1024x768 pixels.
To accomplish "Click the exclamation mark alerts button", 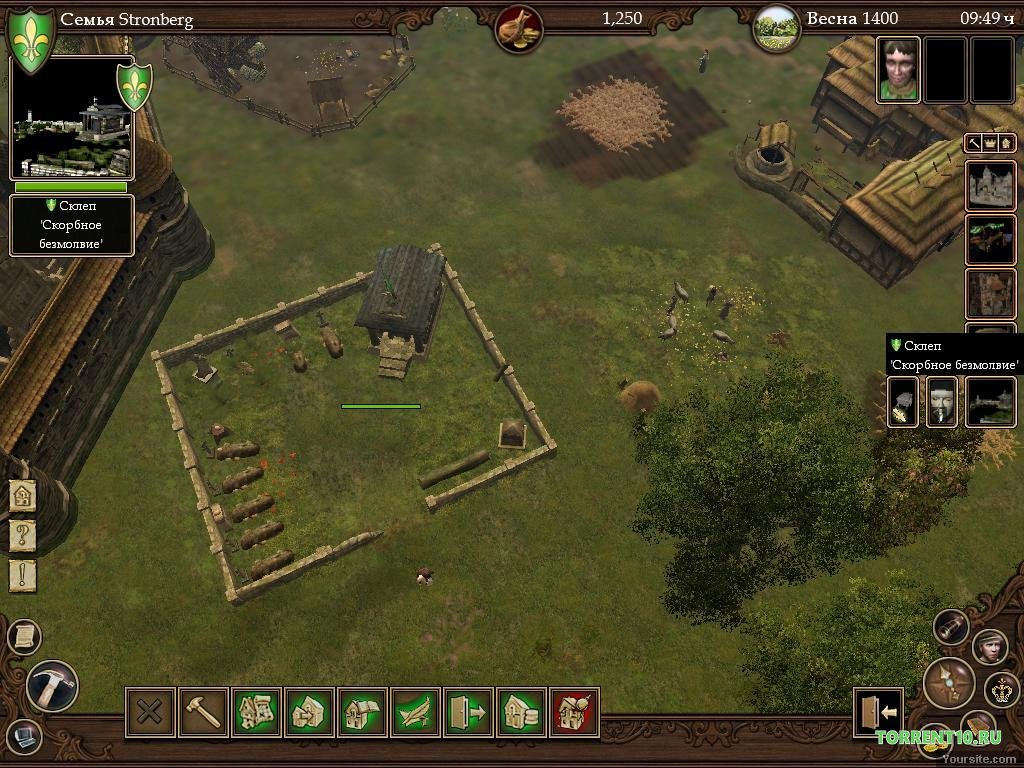I will point(23,575).
